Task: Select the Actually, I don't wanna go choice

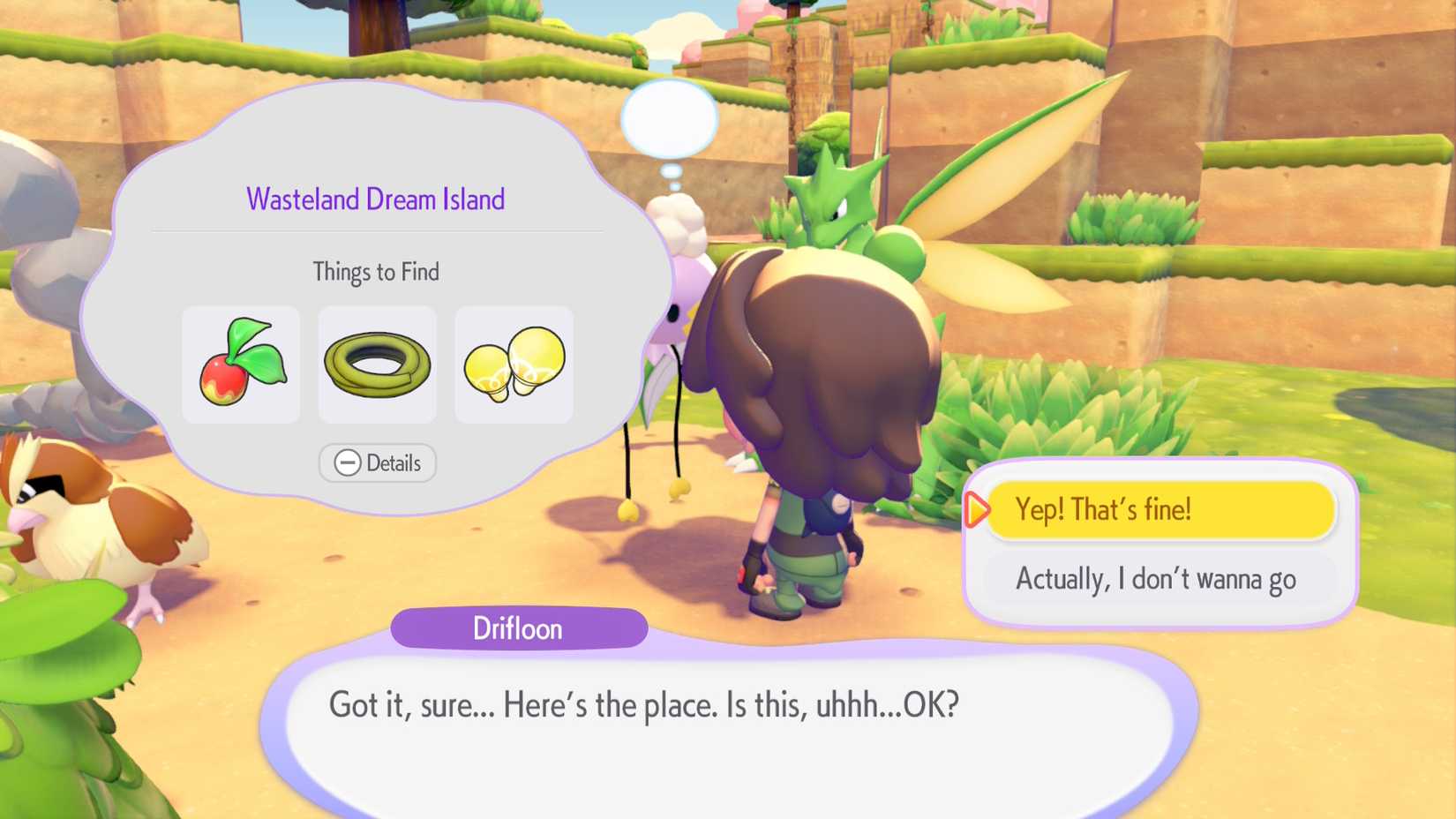Action: (x=1157, y=579)
